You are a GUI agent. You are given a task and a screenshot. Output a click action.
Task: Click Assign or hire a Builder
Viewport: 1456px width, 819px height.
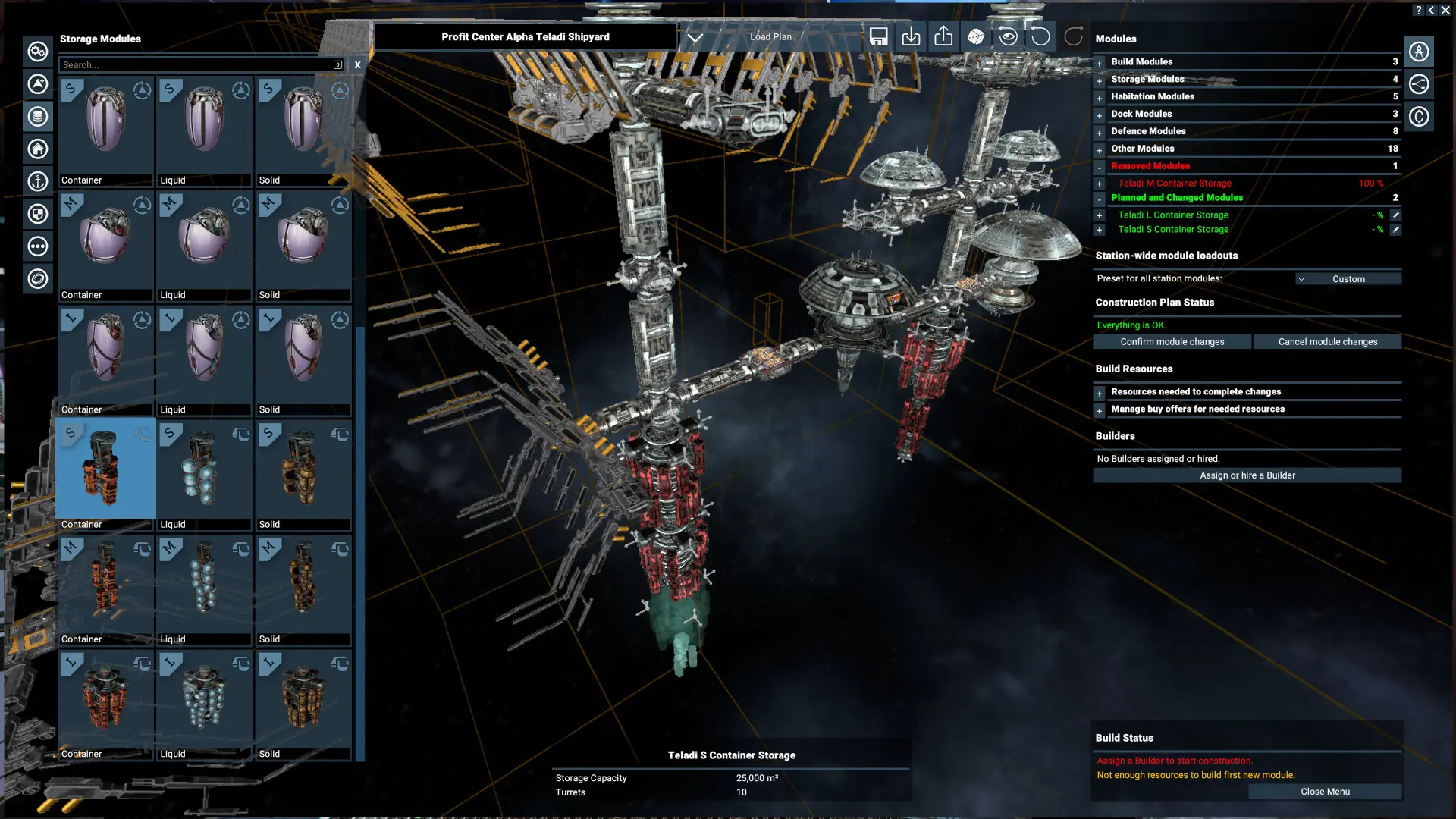pyautogui.click(x=1247, y=475)
